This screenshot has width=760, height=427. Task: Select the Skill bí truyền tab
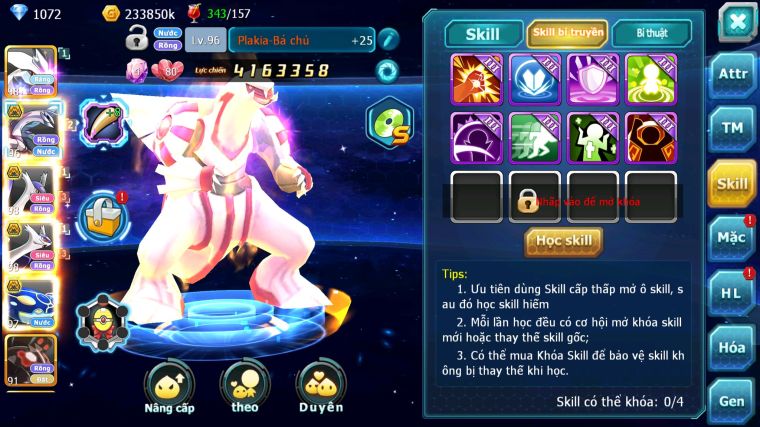coord(567,34)
